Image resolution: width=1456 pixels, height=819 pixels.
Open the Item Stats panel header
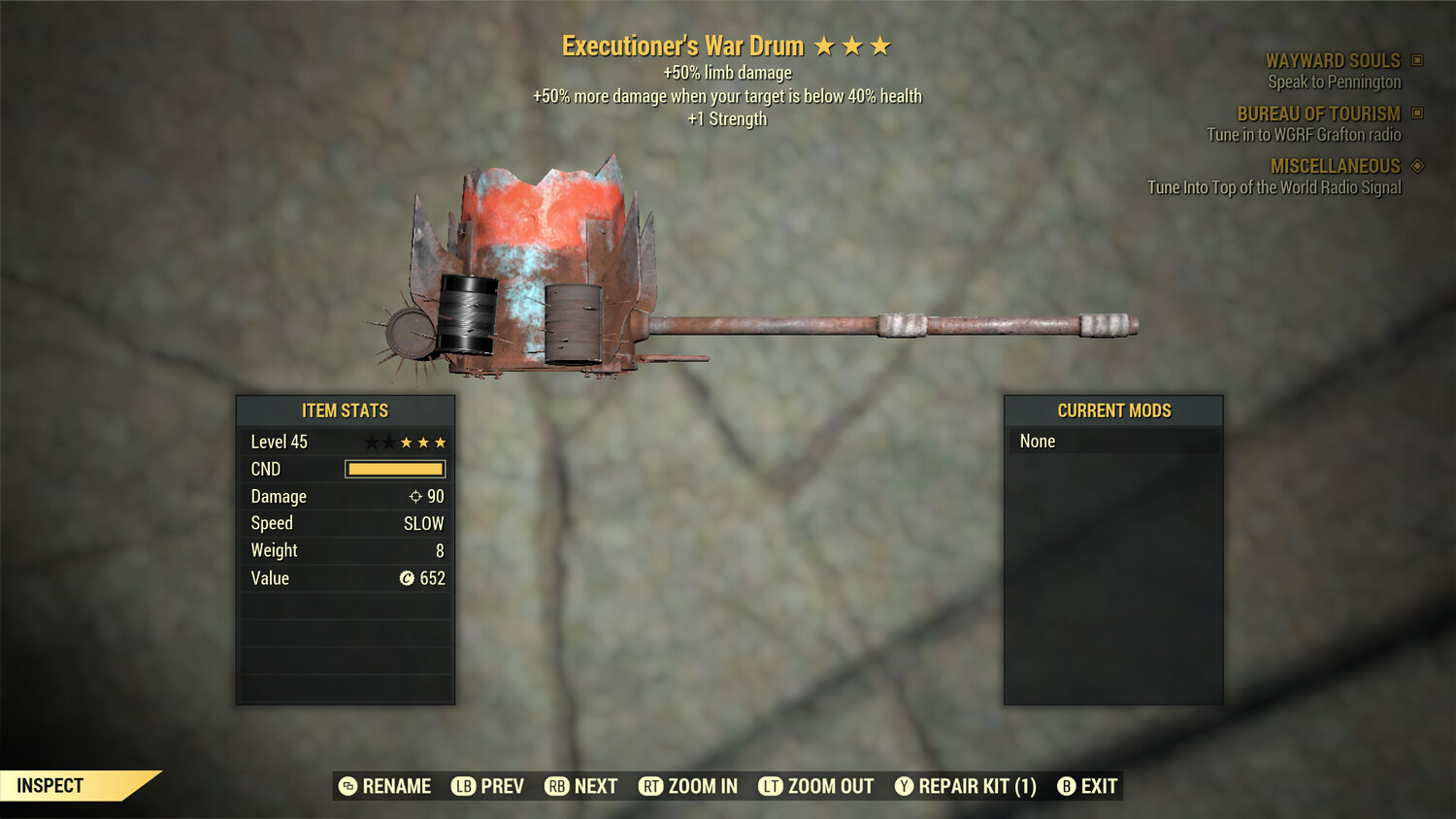(x=345, y=410)
